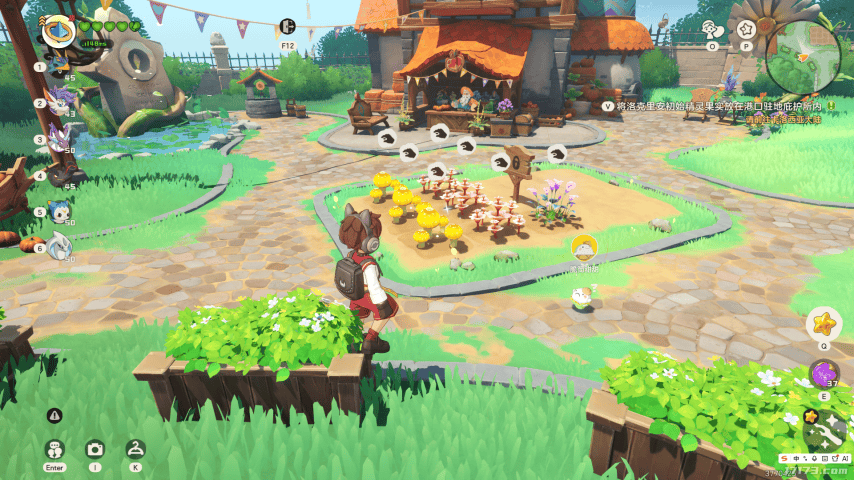Click the triangle warning icon

[x=55, y=415]
